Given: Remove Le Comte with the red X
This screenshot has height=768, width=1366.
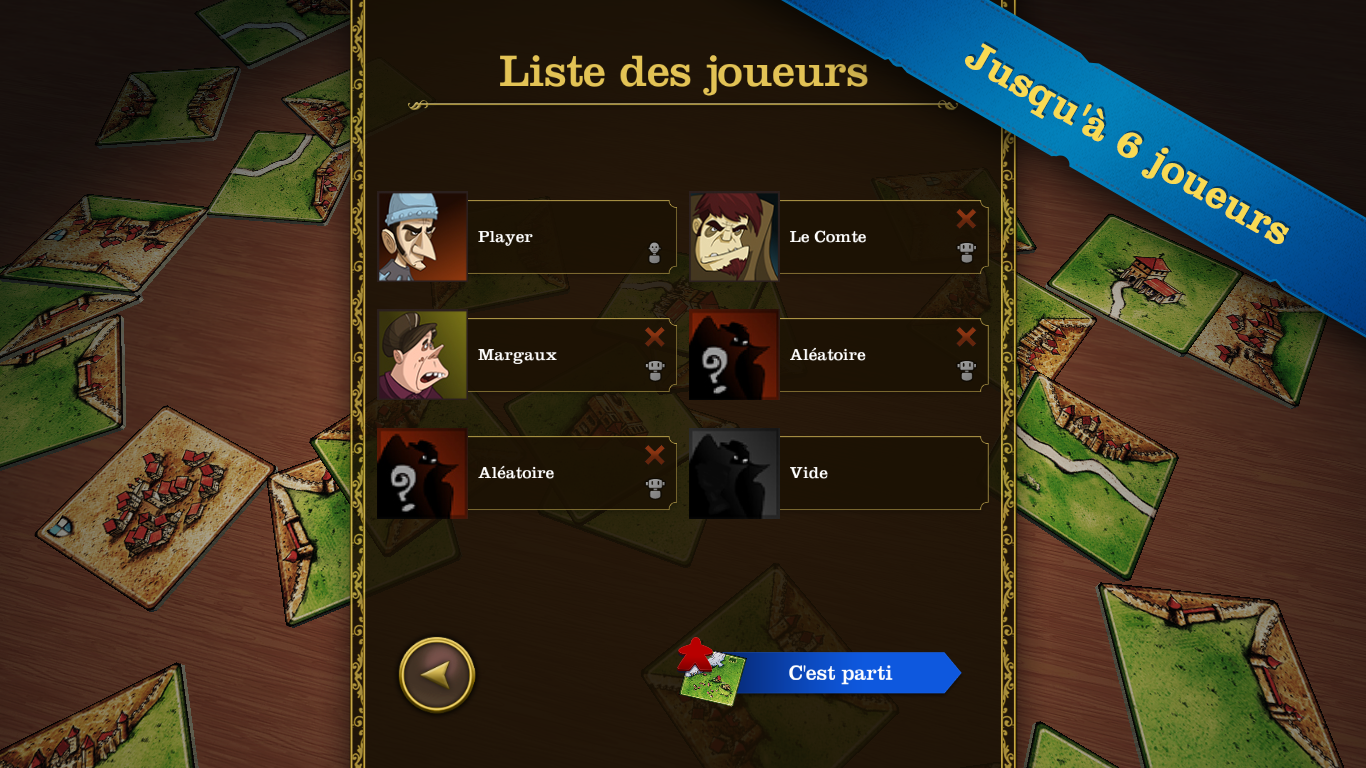Looking at the screenshot, I should 964,219.
